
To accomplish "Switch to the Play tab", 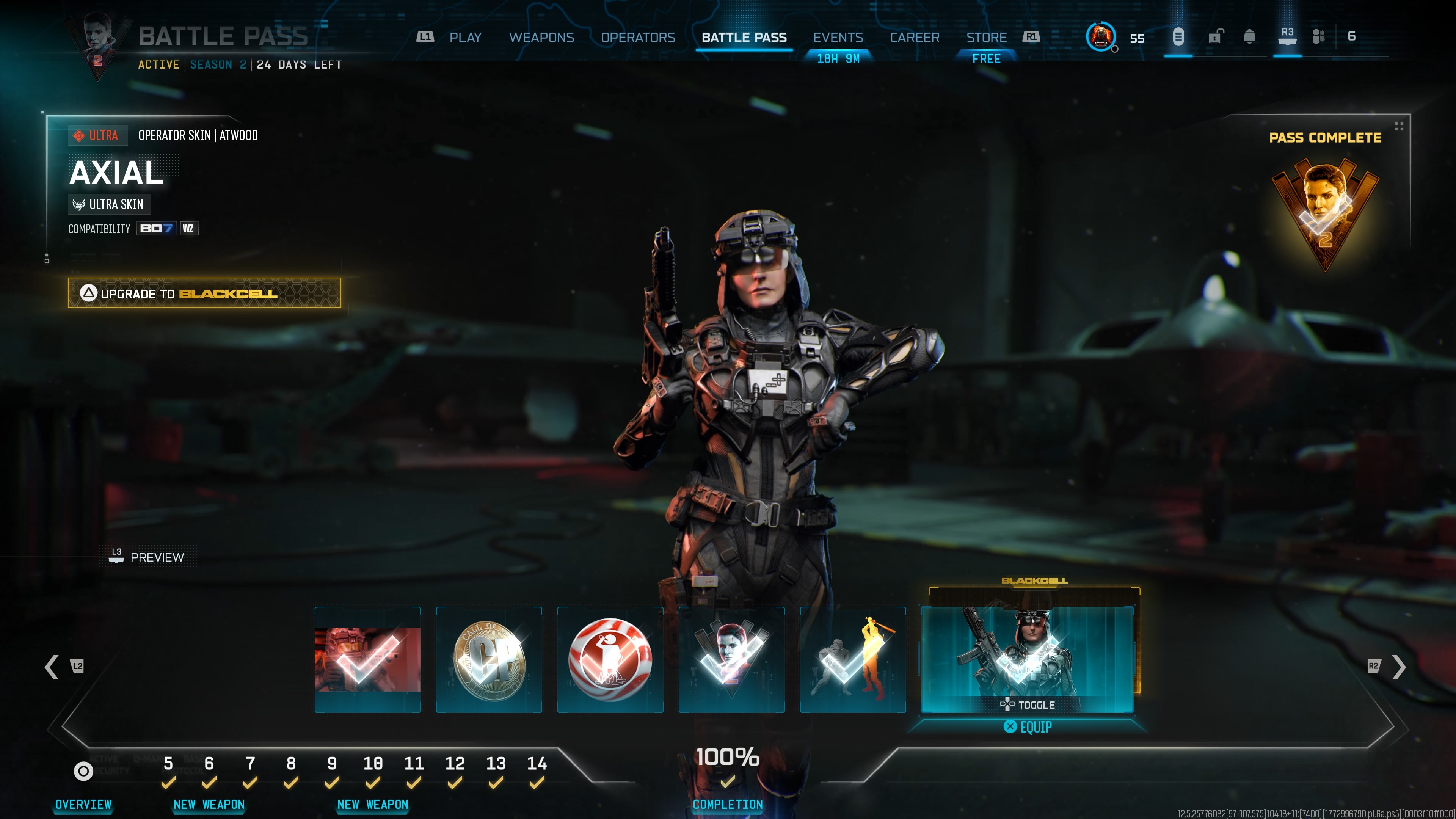I will tap(464, 37).
